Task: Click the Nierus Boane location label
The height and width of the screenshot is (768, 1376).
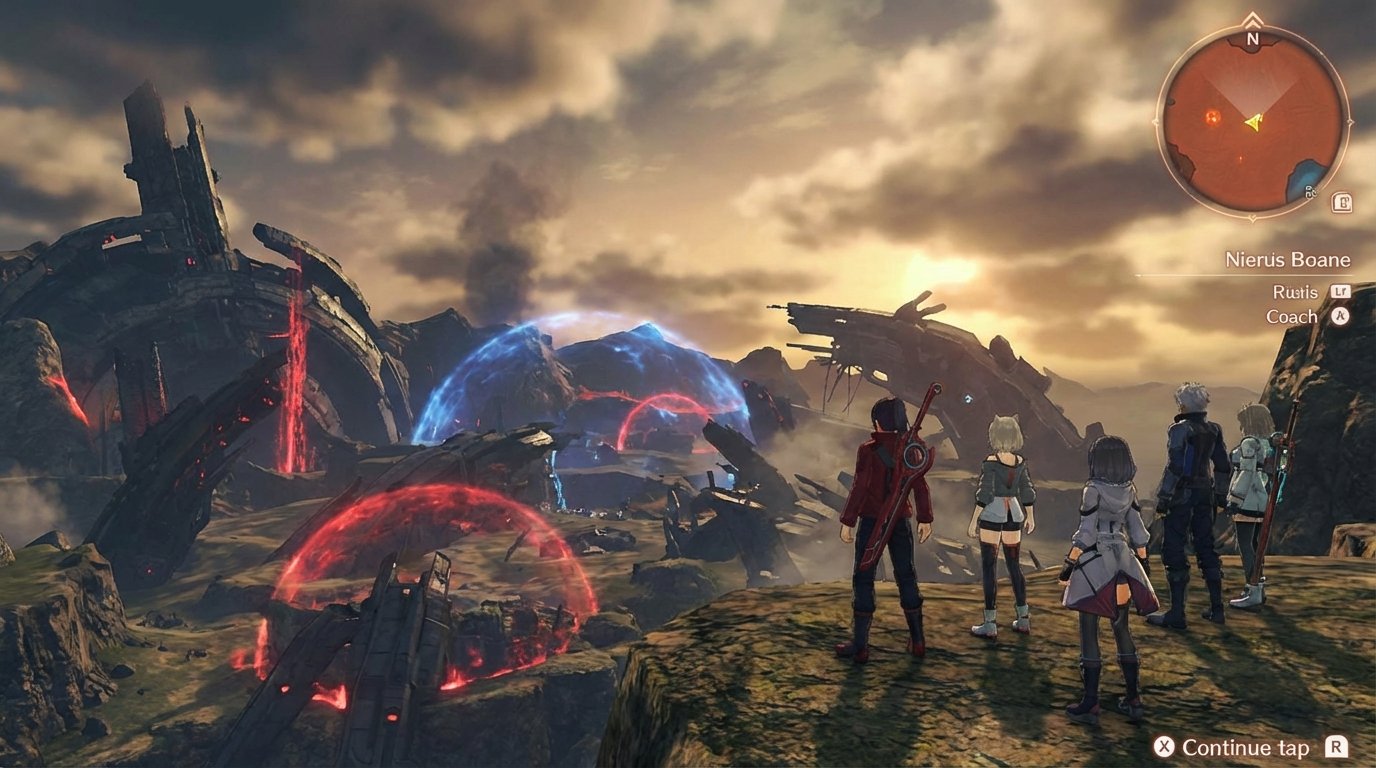Action: [1288, 258]
